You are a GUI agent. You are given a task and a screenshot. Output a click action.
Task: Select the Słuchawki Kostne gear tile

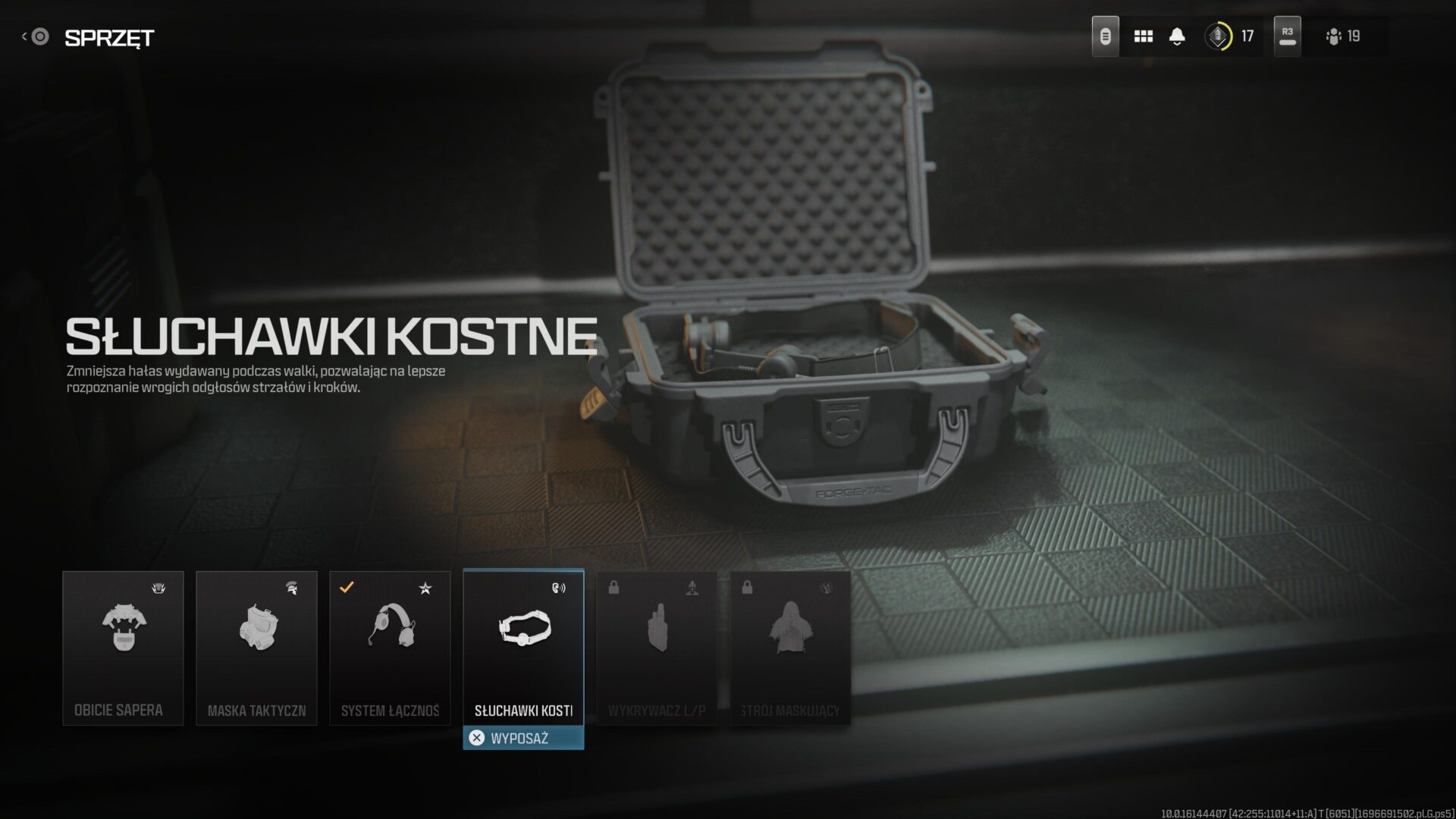coord(523,646)
